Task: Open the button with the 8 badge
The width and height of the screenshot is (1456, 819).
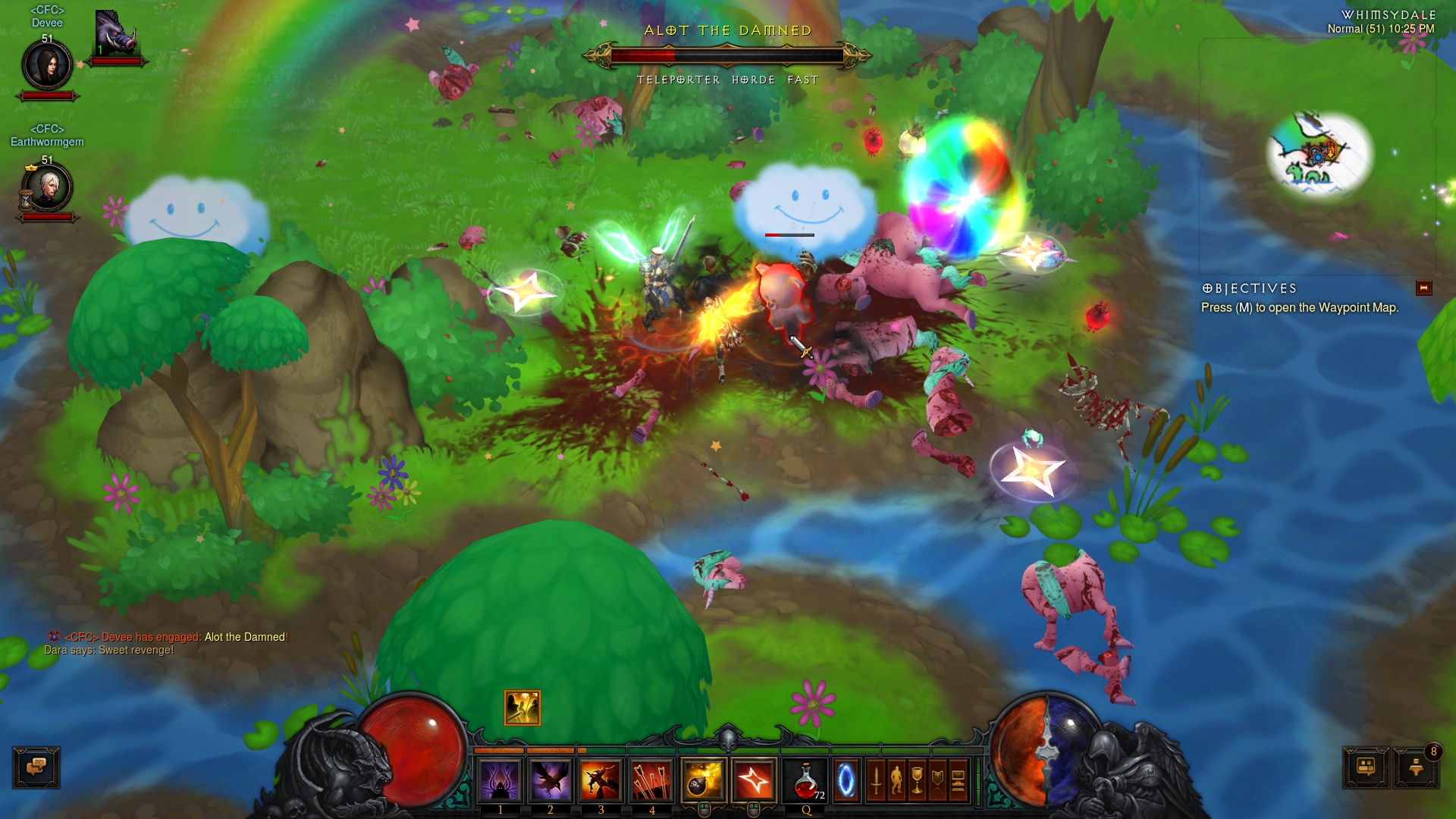Action: [x=1416, y=767]
